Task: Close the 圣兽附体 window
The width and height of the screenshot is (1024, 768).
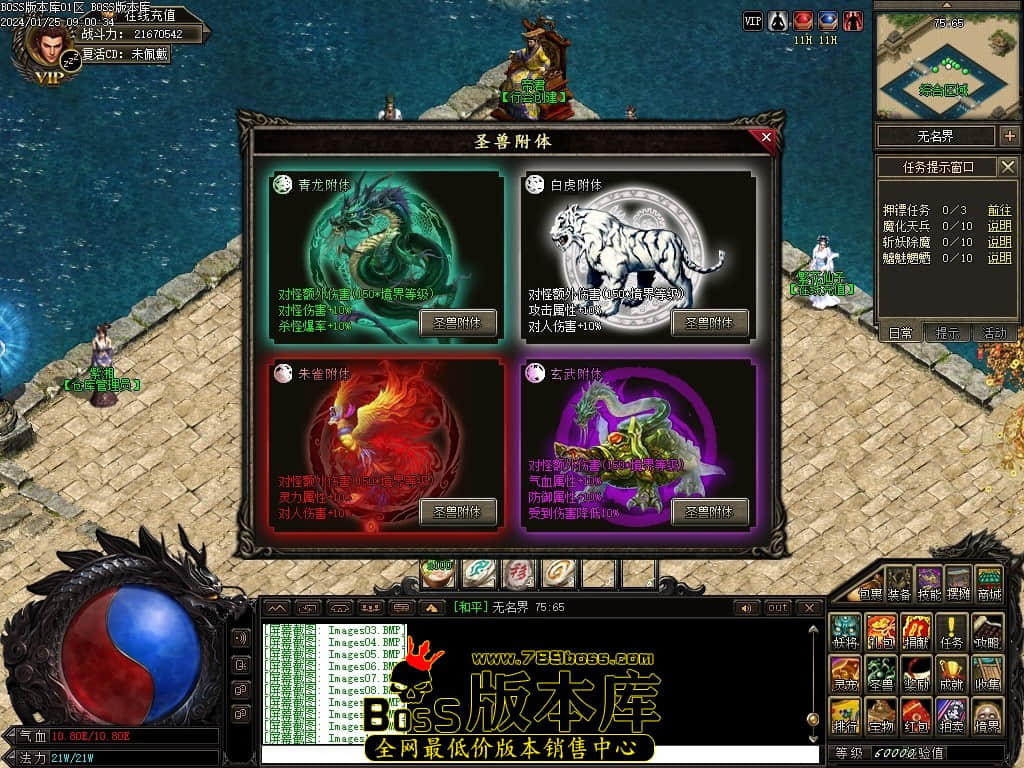Action: click(766, 138)
